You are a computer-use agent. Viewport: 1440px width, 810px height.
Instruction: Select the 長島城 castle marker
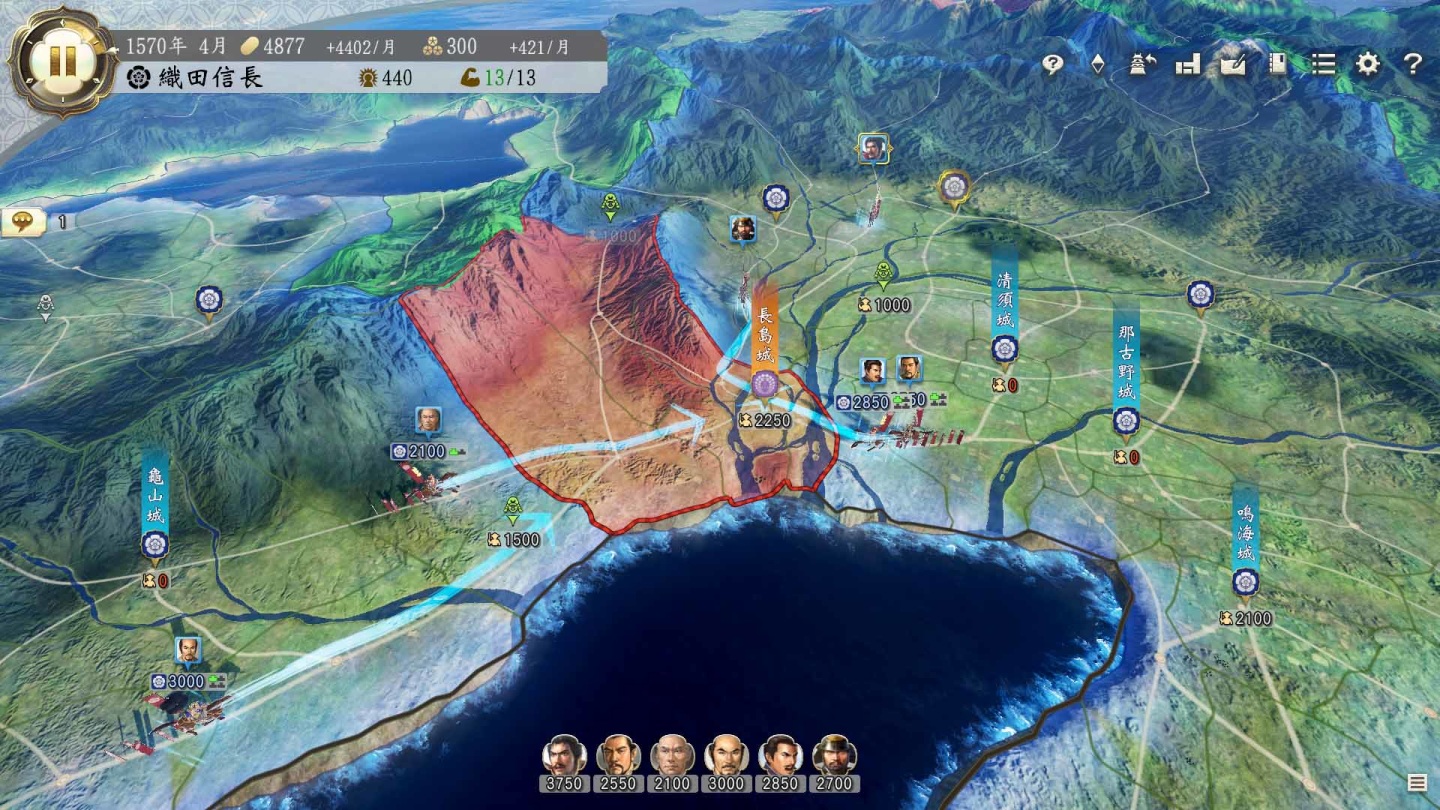(x=765, y=383)
